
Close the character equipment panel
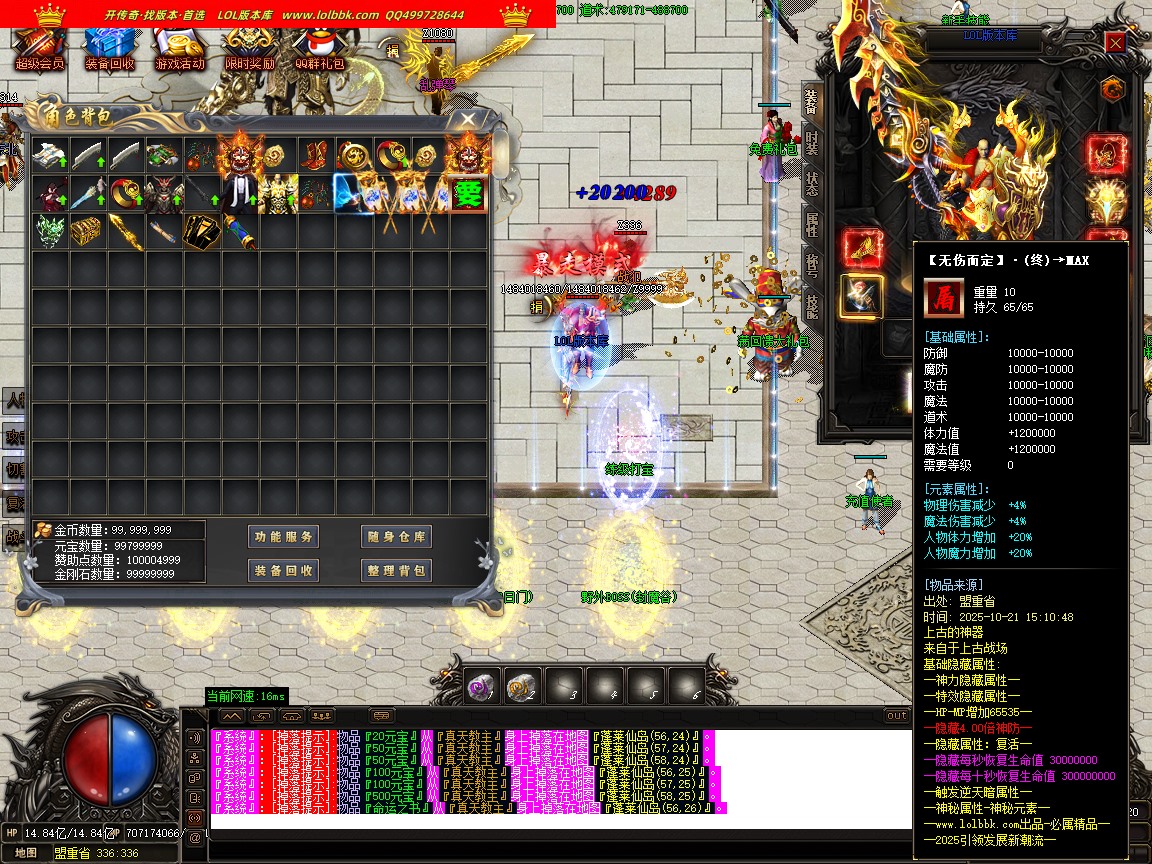[x=1116, y=42]
